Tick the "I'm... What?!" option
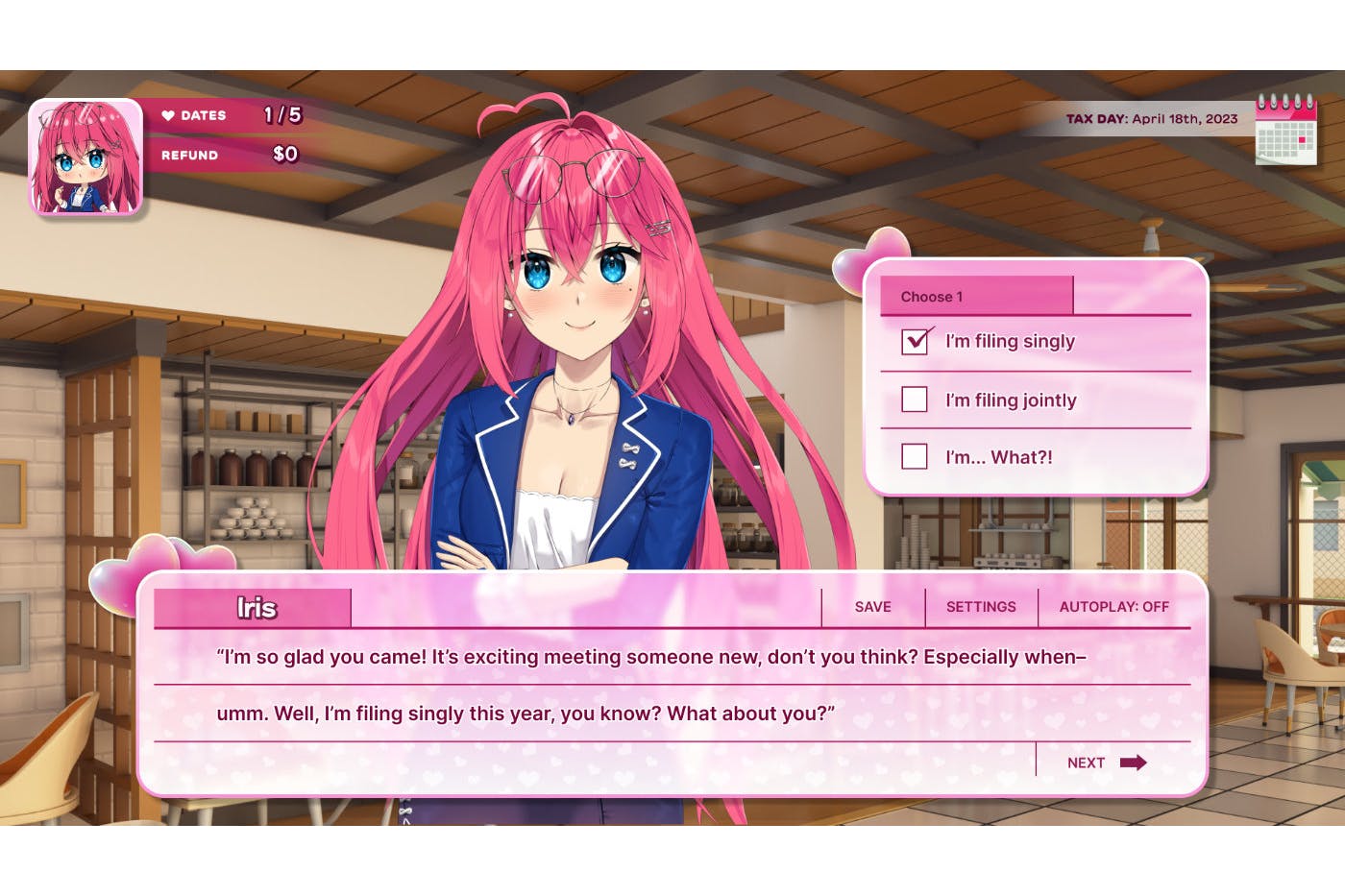 tap(915, 456)
